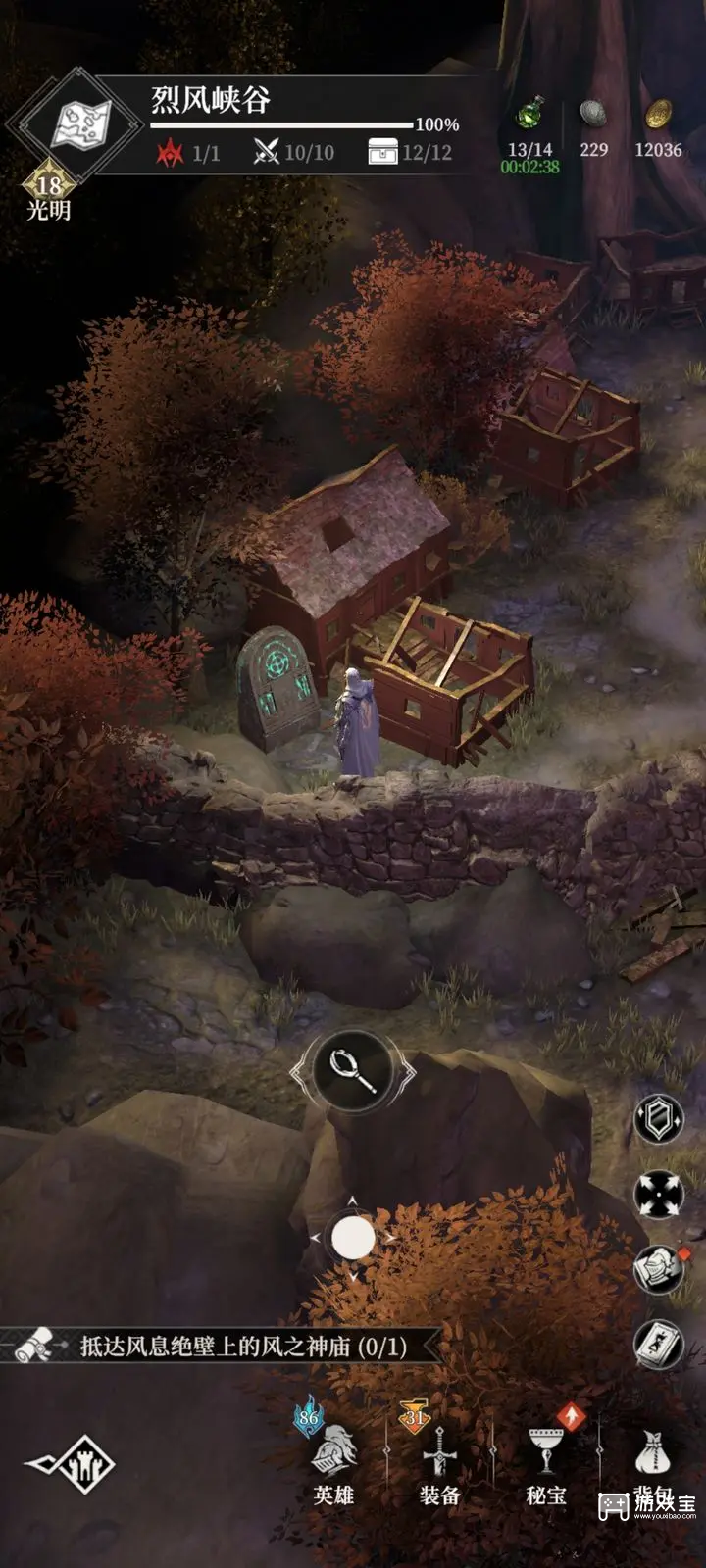Tap the four-arrows expand icon

(x=658, y=1194)
